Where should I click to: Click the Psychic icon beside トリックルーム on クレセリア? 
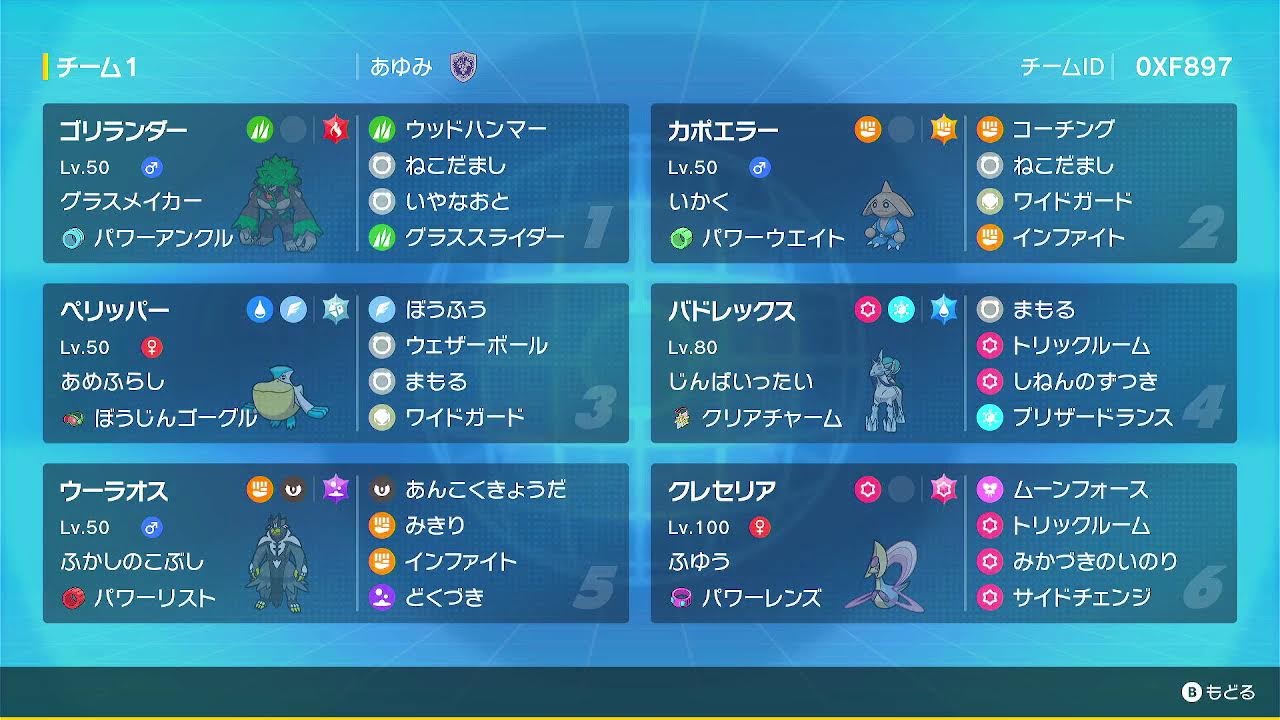(x=991, y=527)
